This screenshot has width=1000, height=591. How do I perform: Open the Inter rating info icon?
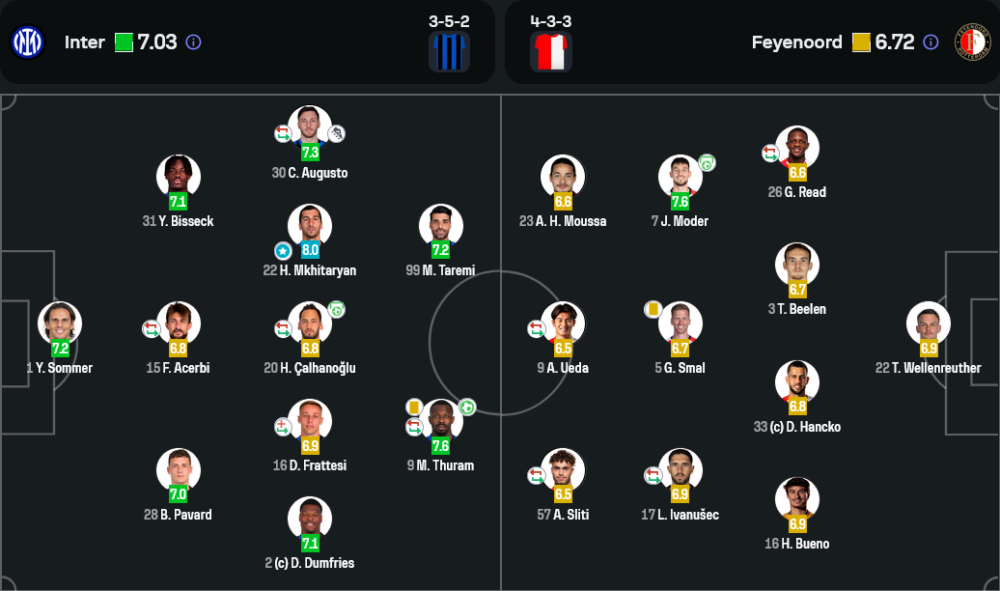point(194,42)
